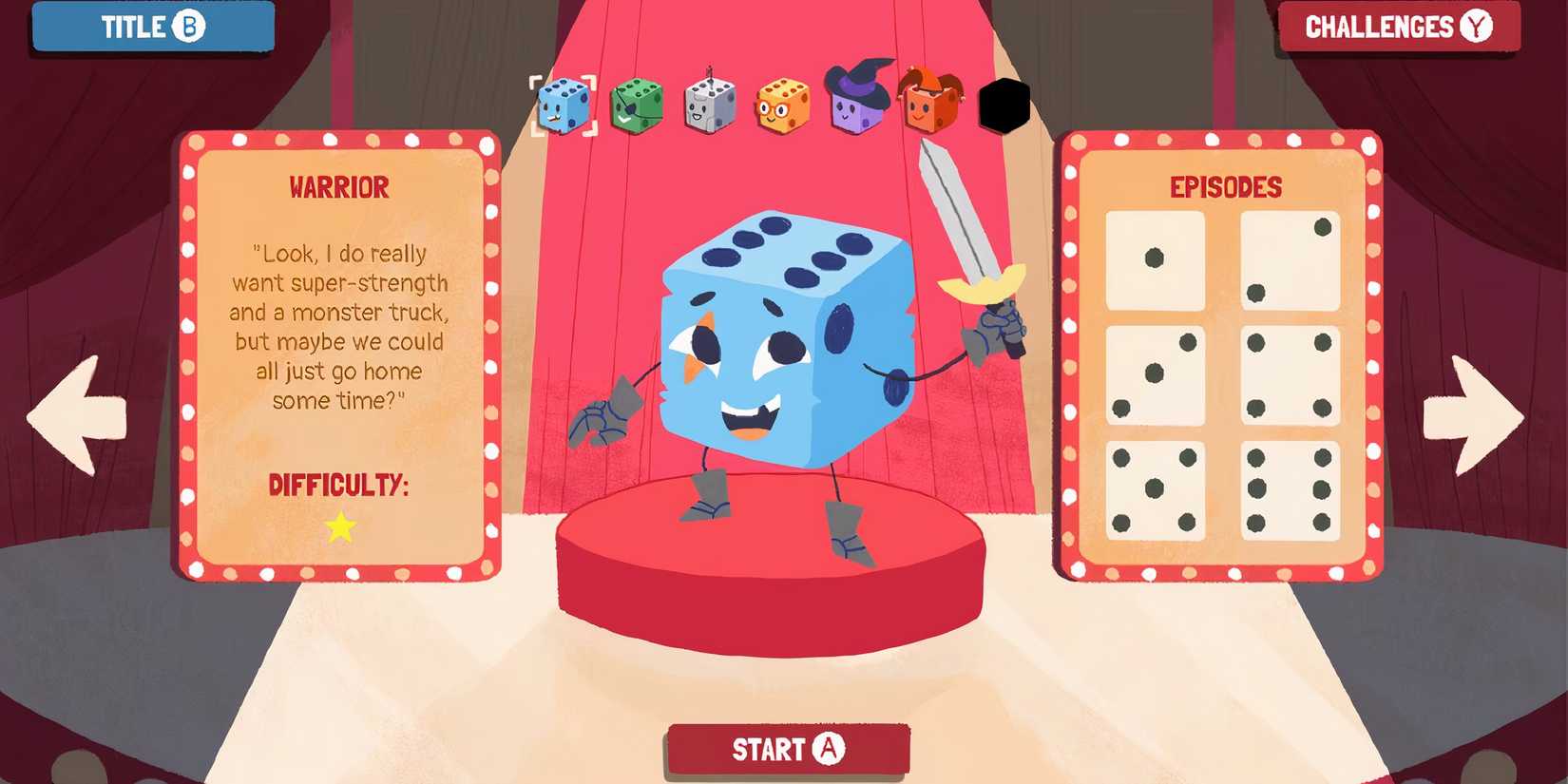
Task: Open the Challenges menu
Action: pyautogui.click(x=1399, y=27)
